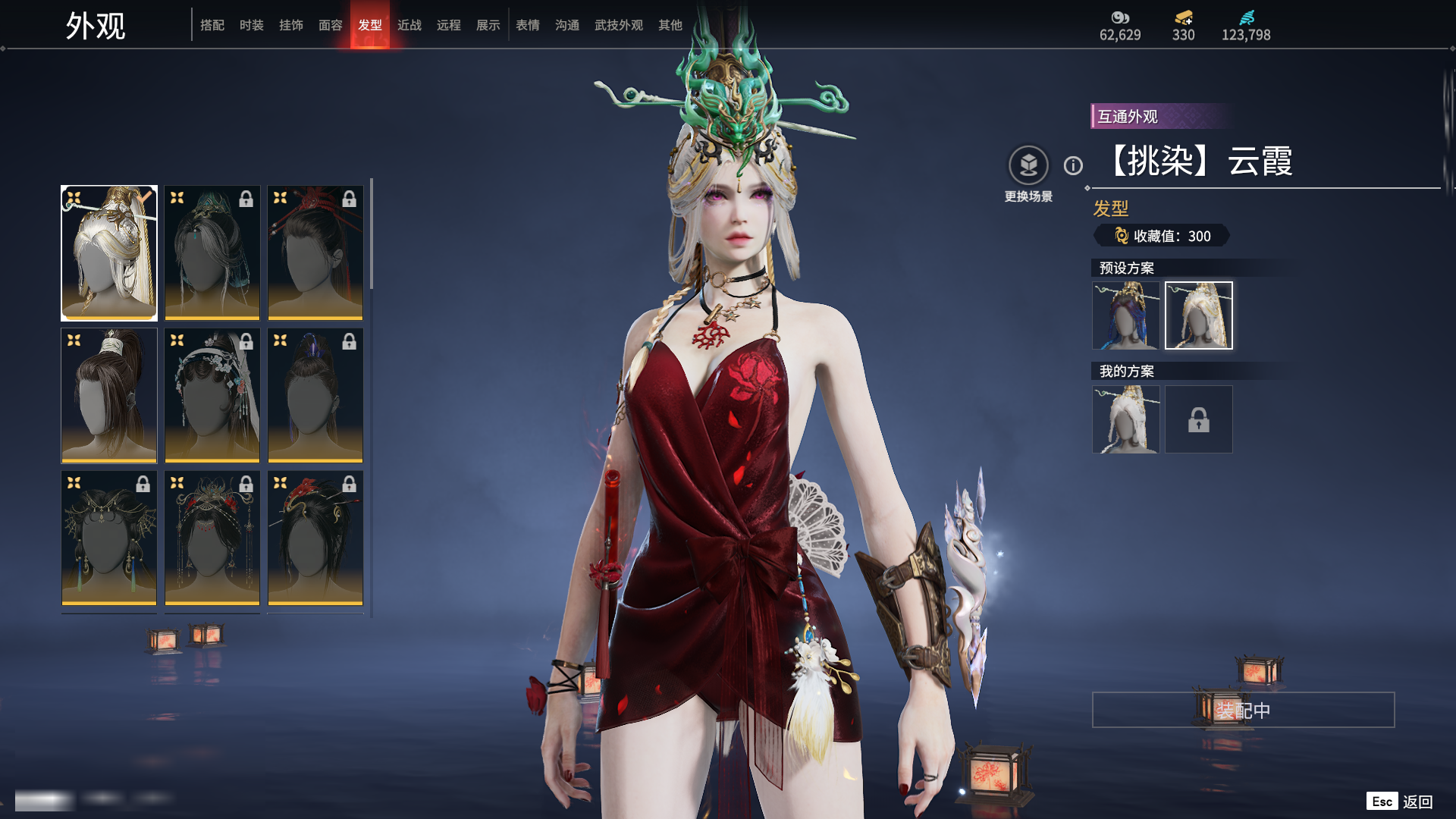Go to the 面容 tab
Screen dimensions: 1456x819
click(331, 25)
